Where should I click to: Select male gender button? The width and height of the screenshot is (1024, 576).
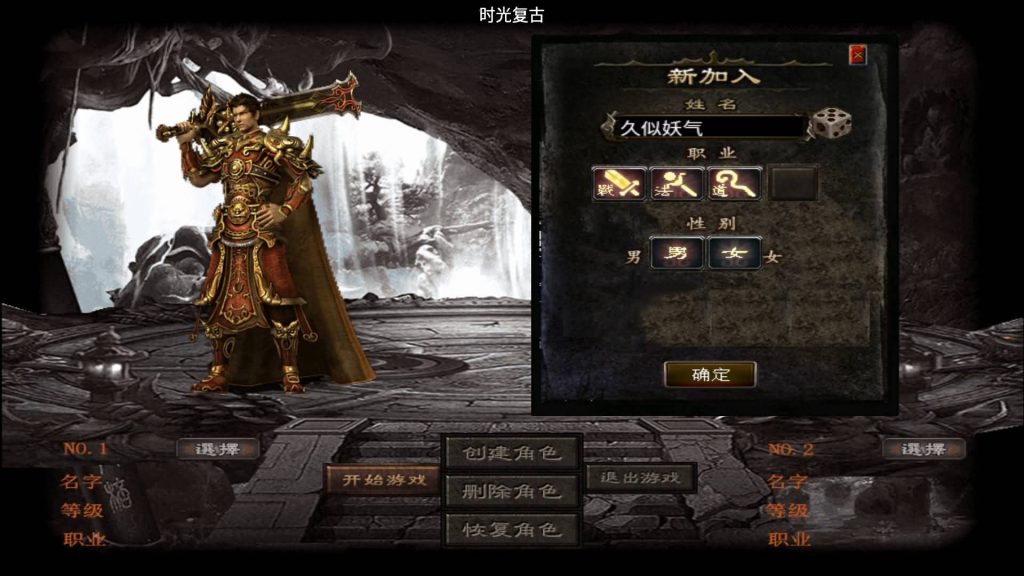[x=677, y=253]
